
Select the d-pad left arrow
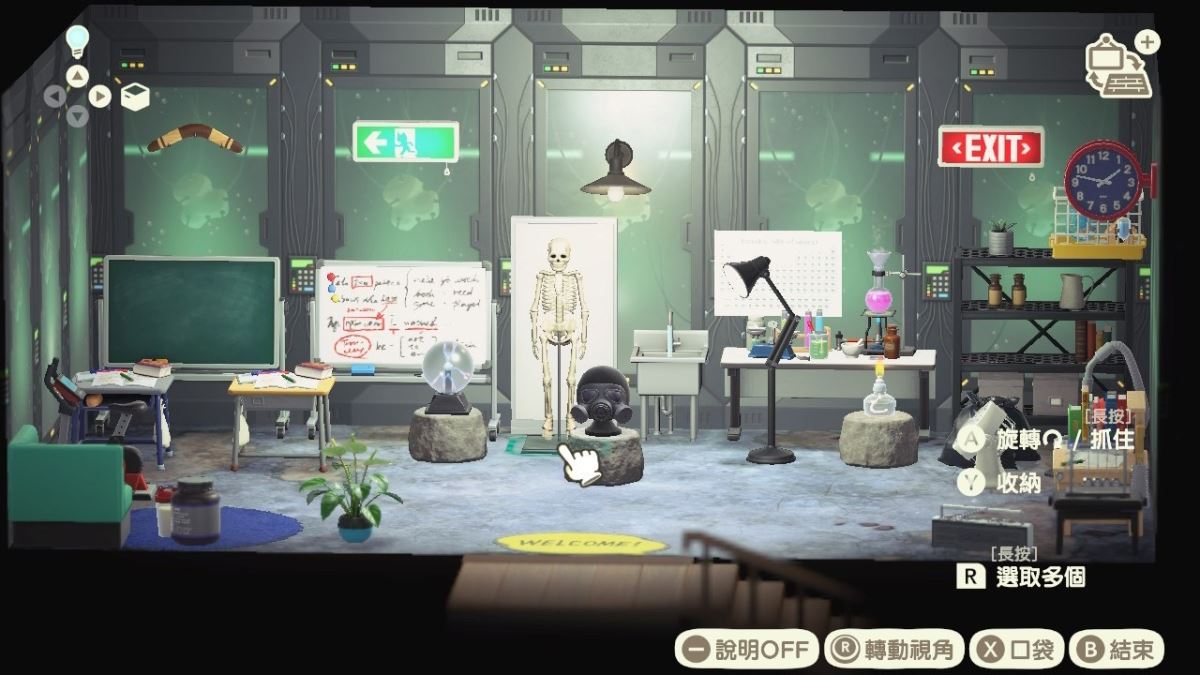click(55, 97)
